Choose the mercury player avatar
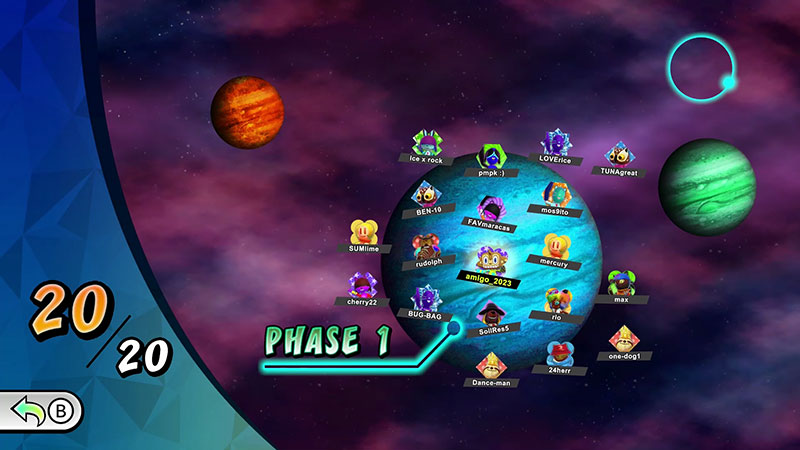This screenshot has width=800, height=450. [555, 247]
